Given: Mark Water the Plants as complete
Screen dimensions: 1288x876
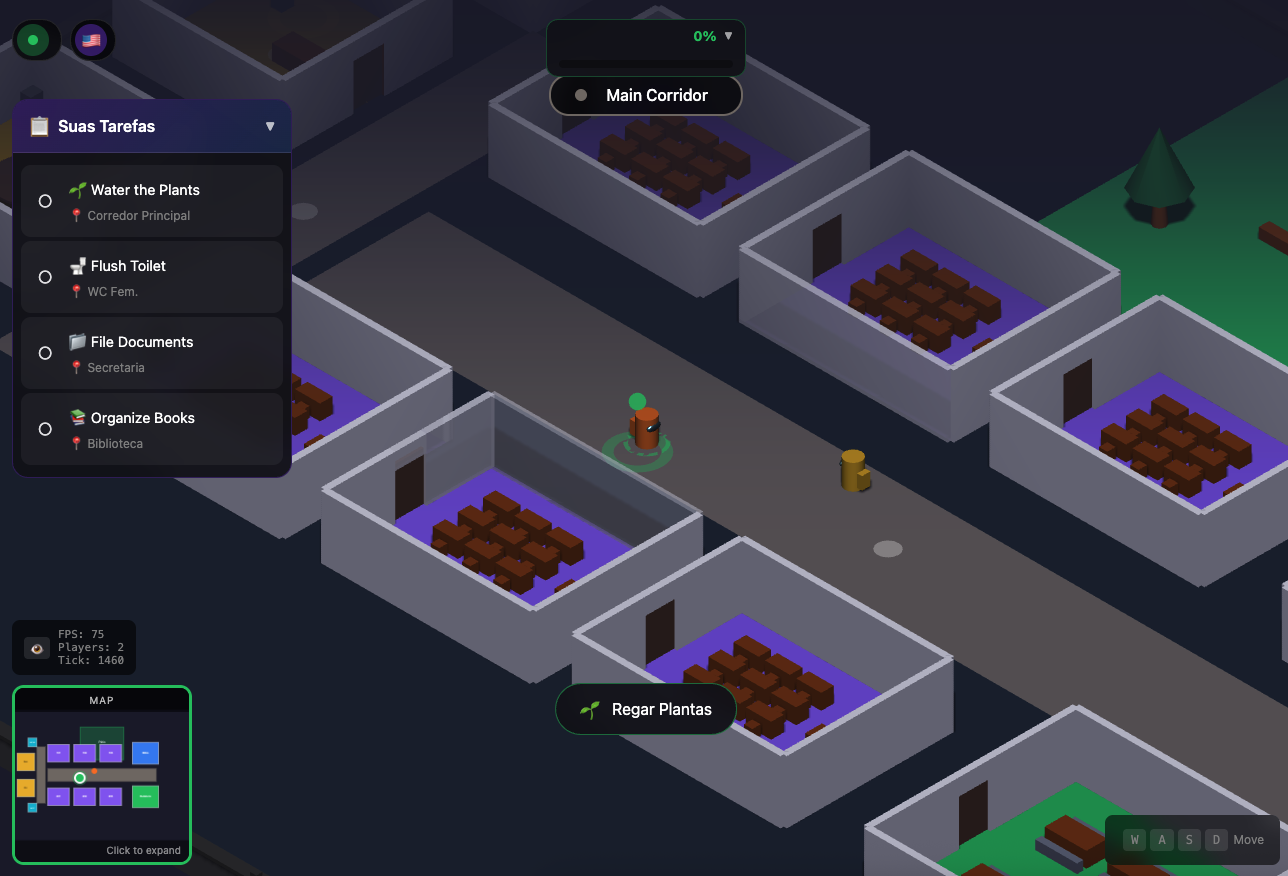Looking at the screenshot, I should (44, 200).
